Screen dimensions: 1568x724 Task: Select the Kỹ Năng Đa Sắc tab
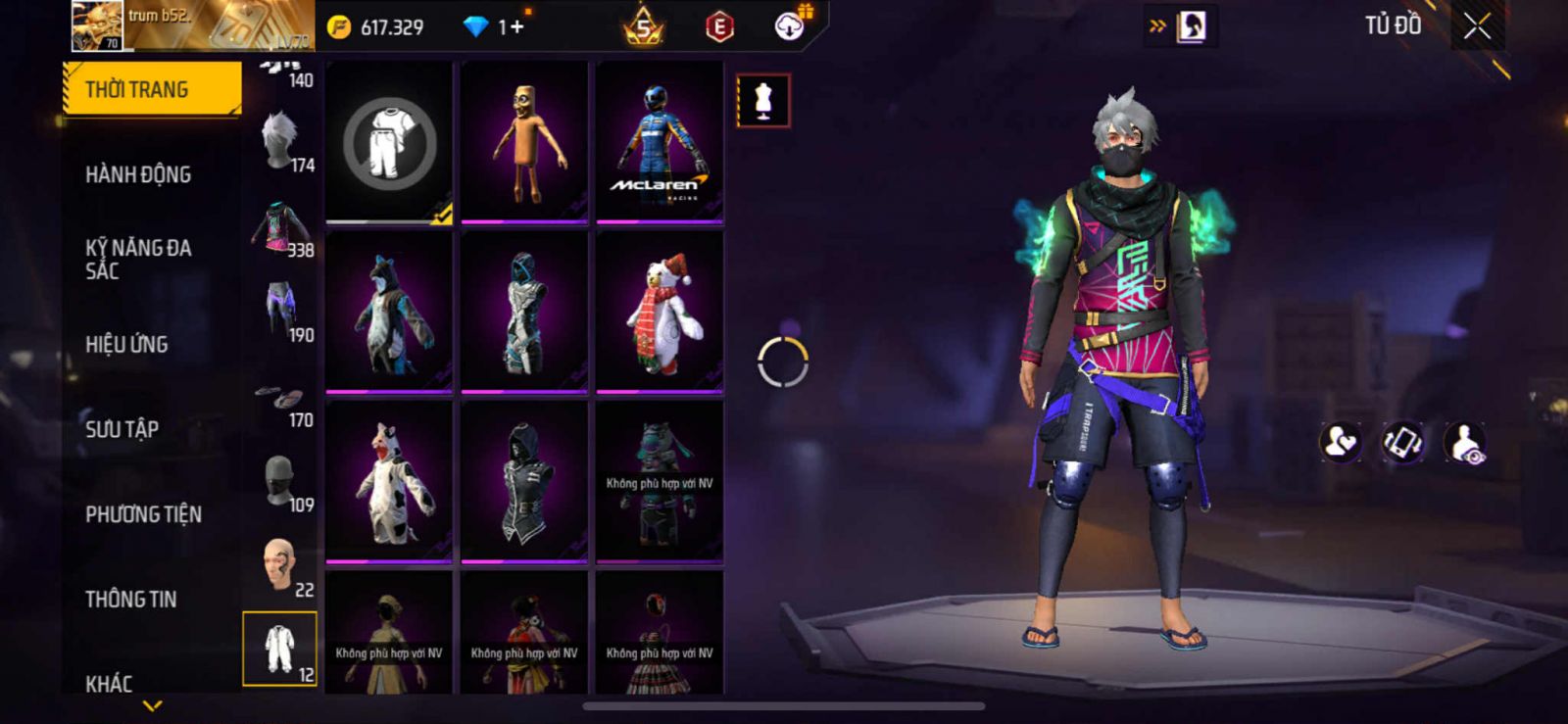pos(138,259)
